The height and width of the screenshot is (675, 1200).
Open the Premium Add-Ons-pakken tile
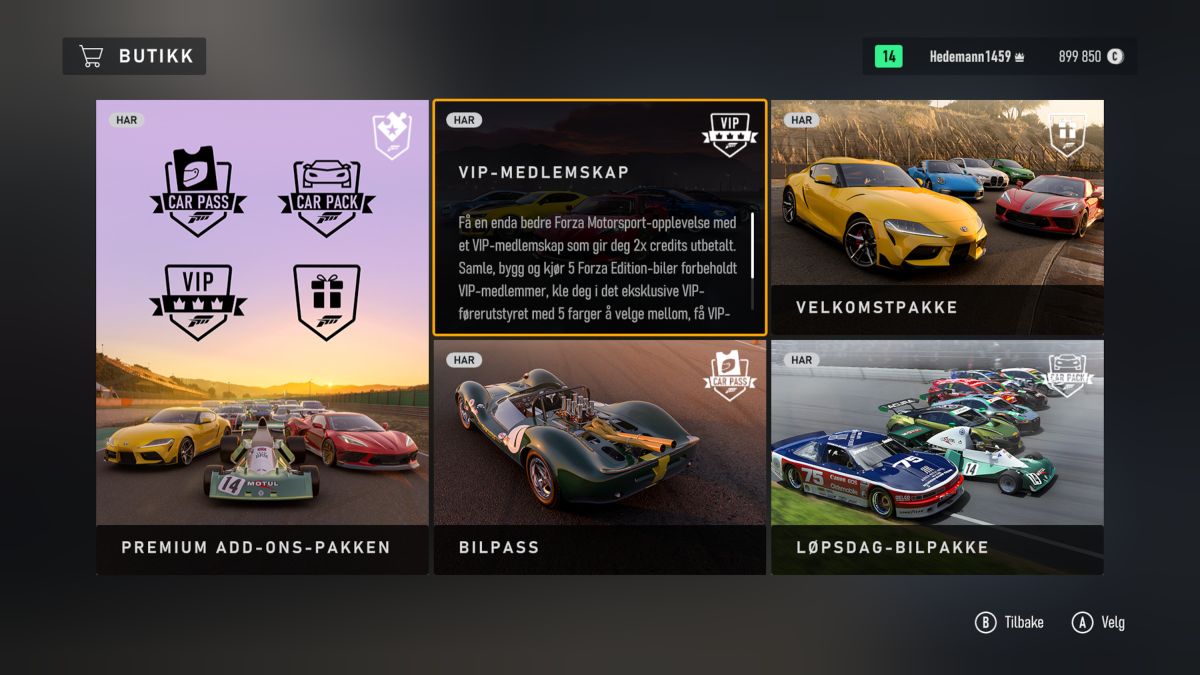262,337
